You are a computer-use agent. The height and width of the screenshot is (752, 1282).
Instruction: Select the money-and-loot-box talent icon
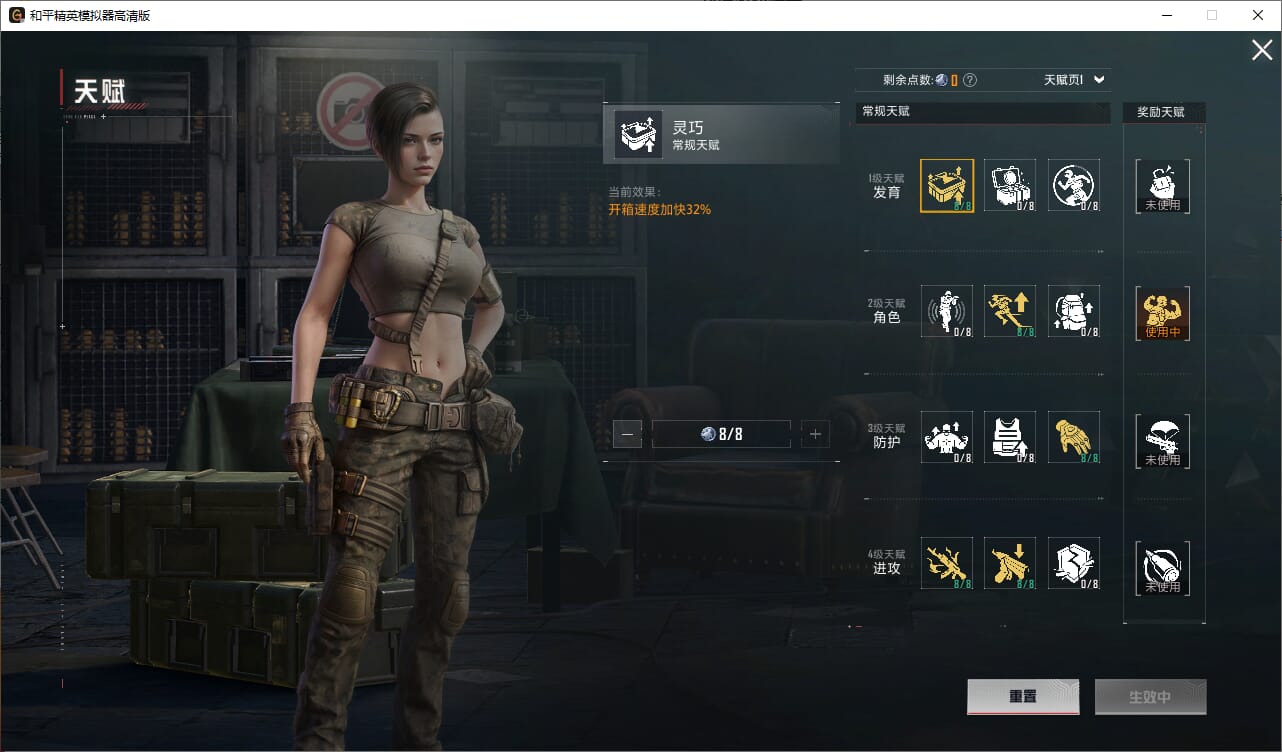coord(1010,185)
